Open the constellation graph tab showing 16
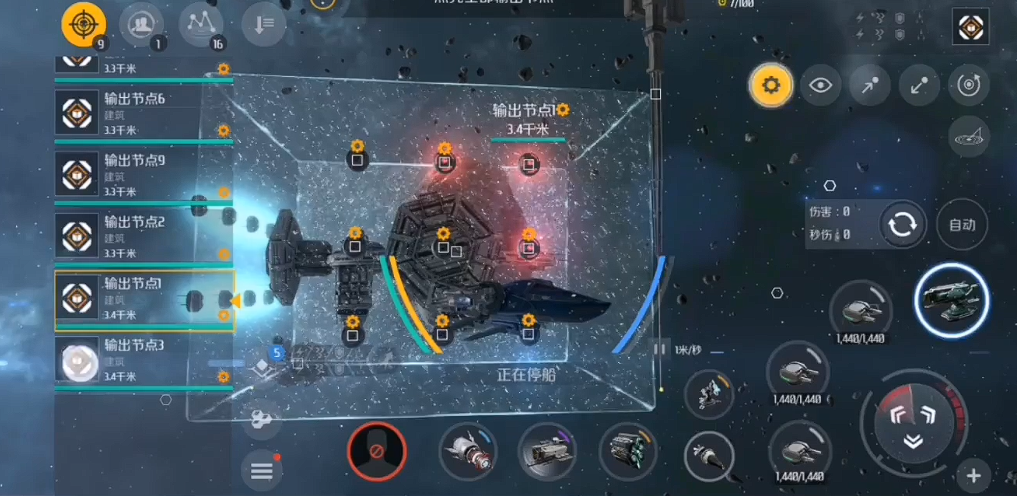 point(202,25)
